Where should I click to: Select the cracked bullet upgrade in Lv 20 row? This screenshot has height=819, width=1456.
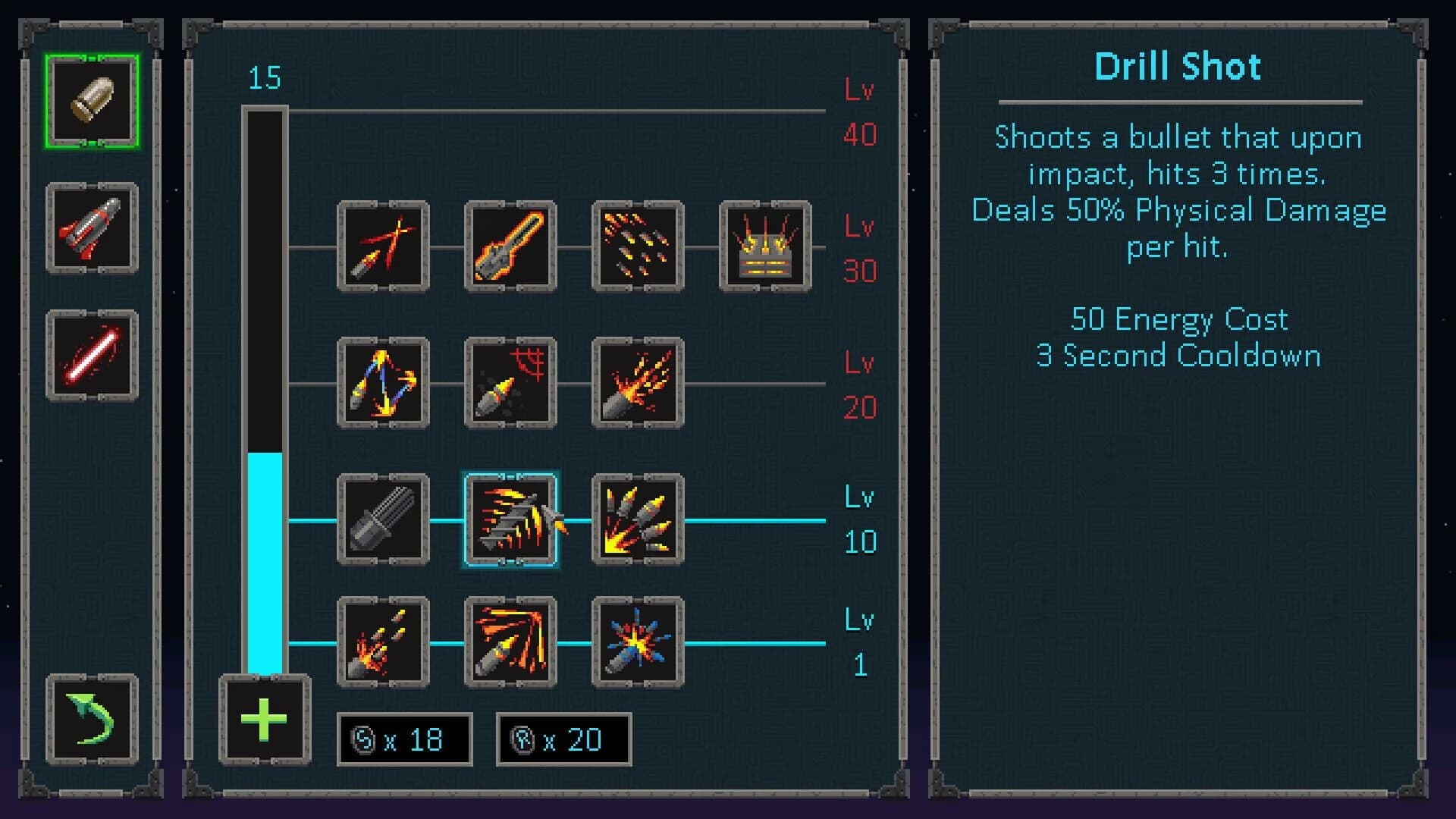(510, 384)
